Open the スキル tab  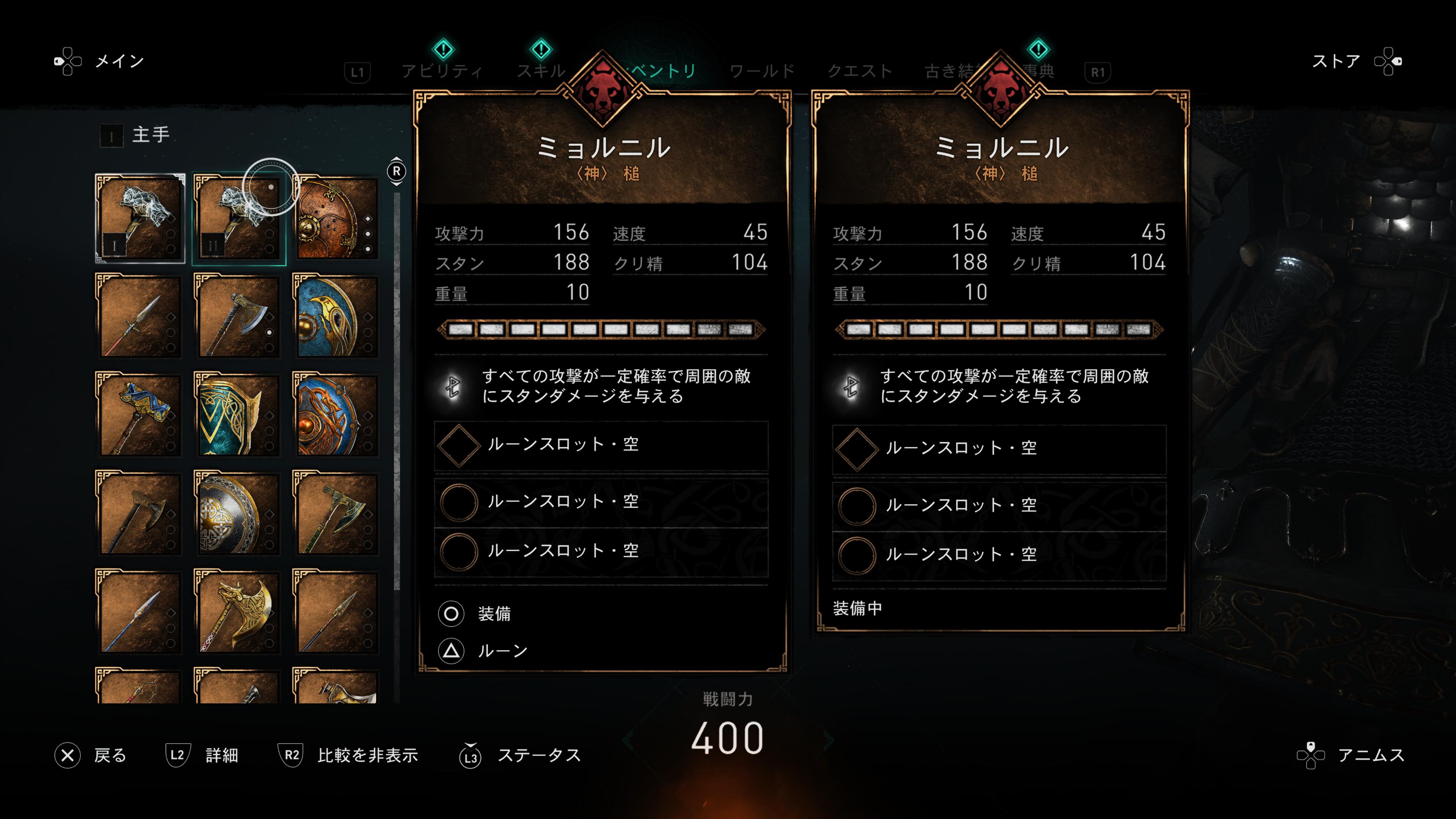541,71
